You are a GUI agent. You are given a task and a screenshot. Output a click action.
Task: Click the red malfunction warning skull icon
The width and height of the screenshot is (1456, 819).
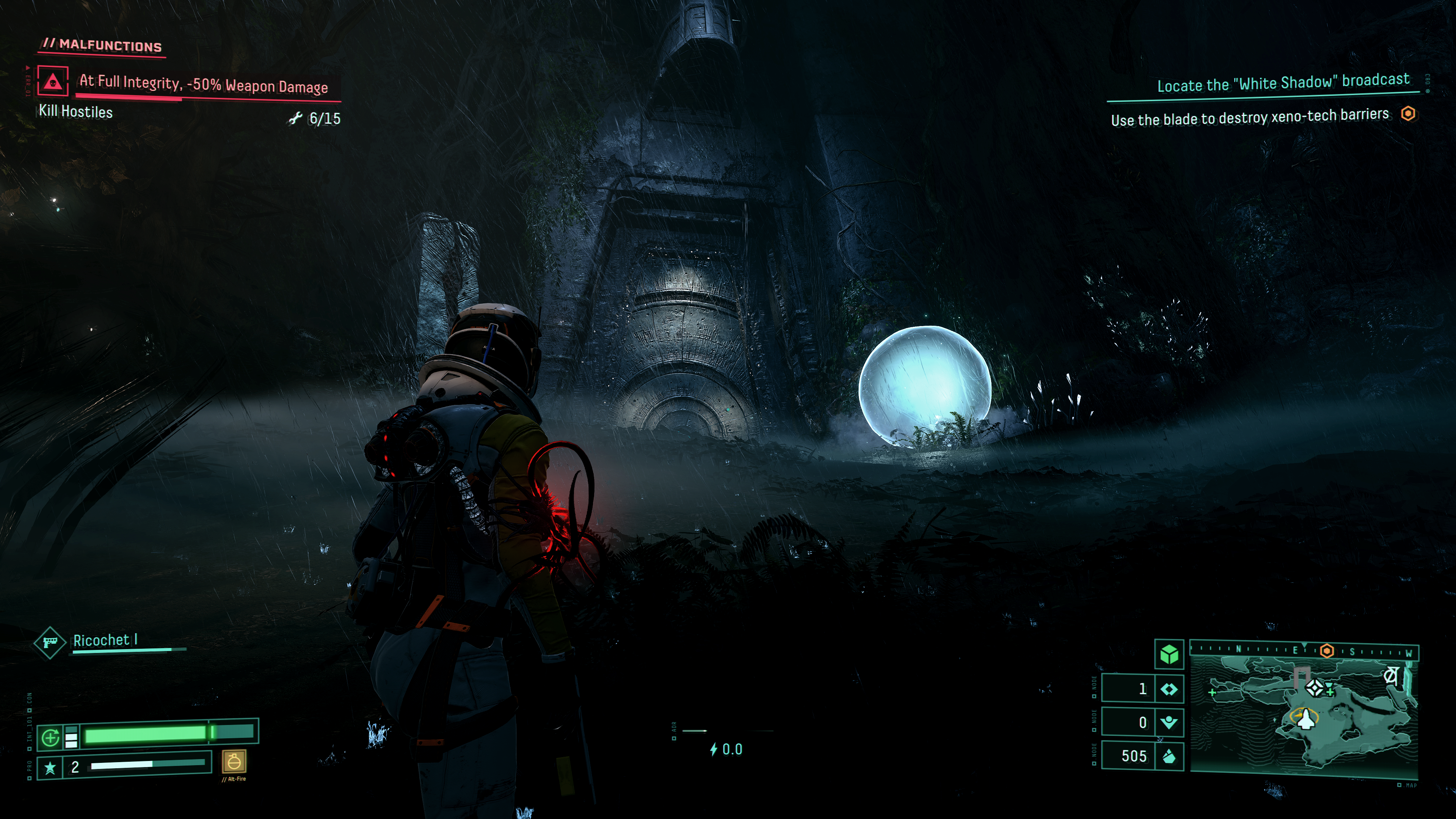pos(53,81)
